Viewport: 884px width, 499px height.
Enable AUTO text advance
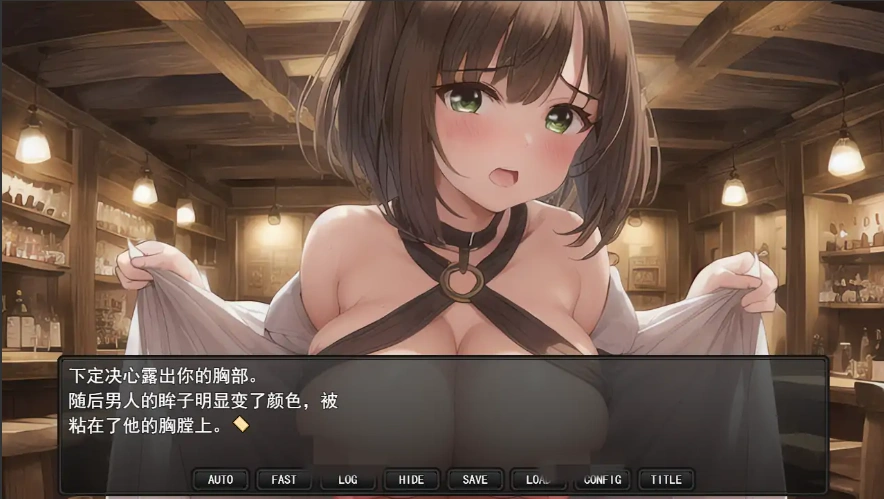coord(220,480)
